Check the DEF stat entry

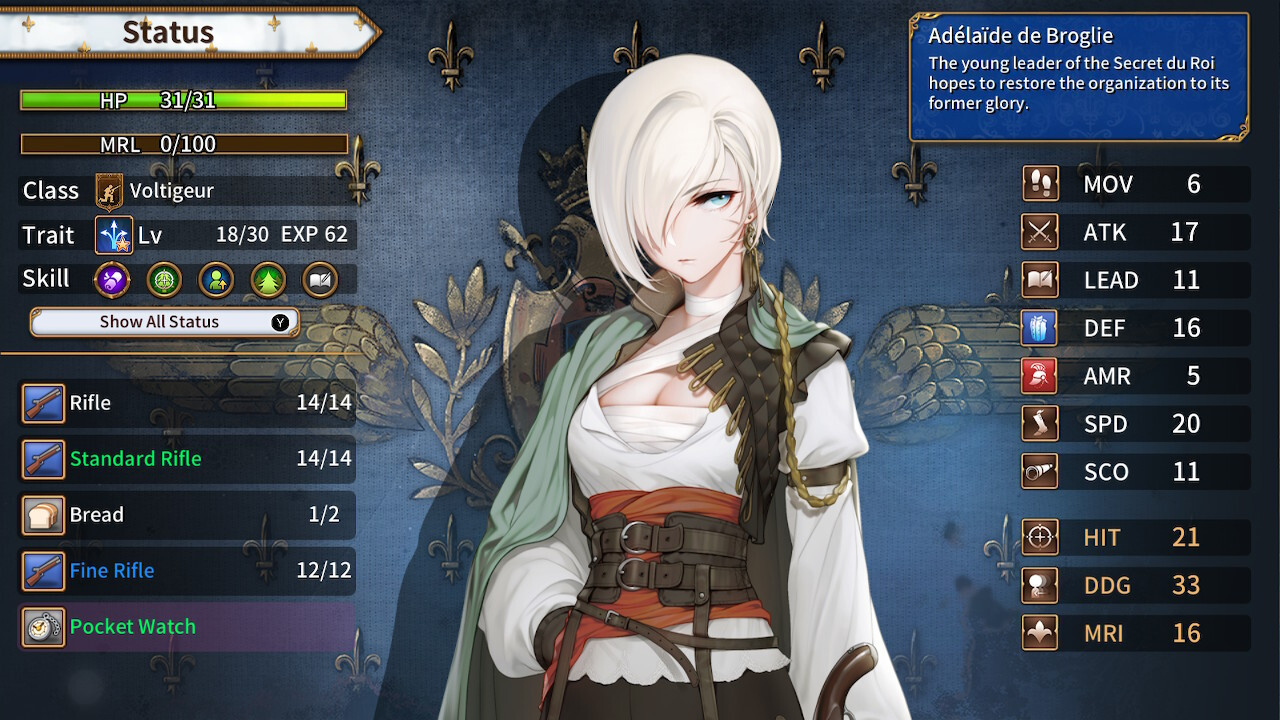[1135, 328]
